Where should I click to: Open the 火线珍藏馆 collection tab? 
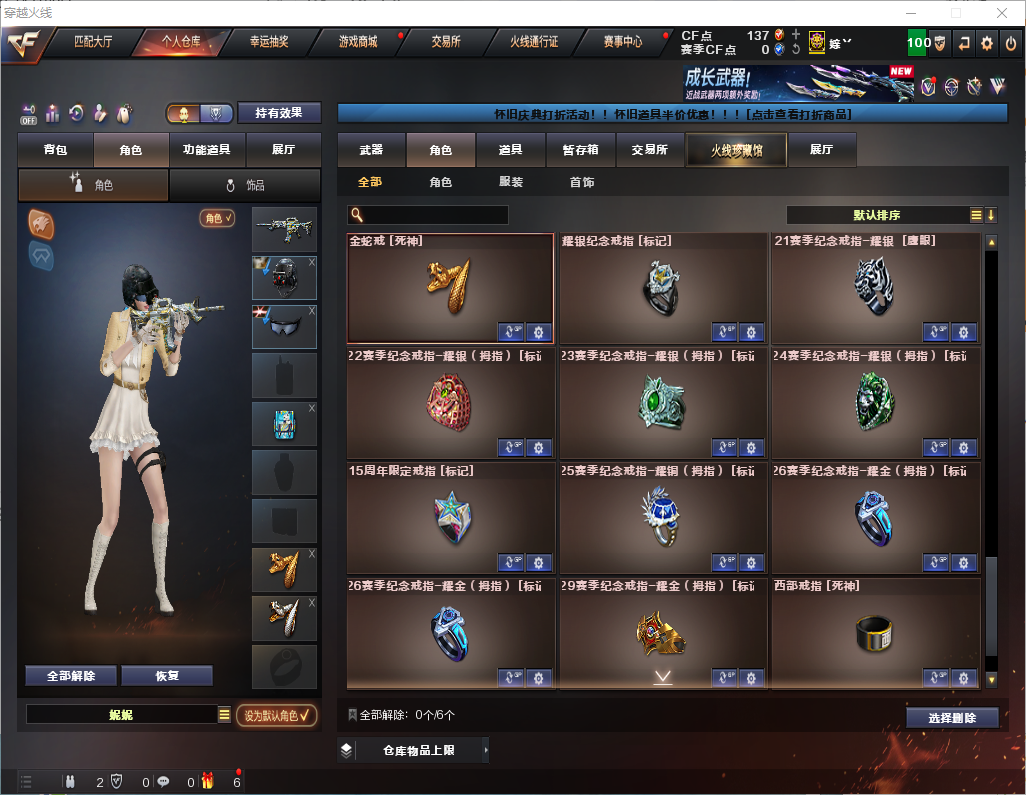coord(736,150)
